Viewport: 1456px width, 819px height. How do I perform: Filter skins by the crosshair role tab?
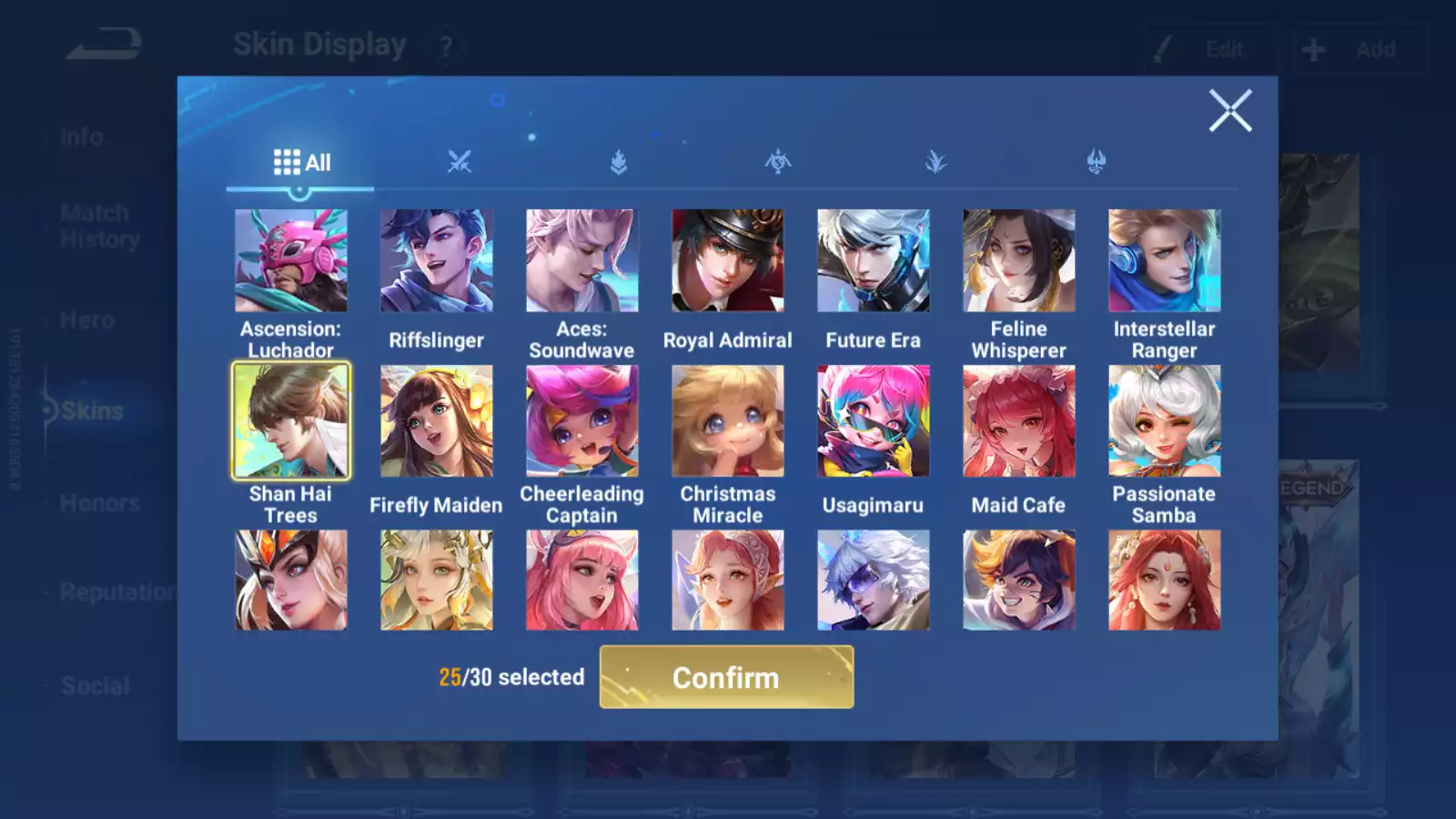(x=778, y=163)
